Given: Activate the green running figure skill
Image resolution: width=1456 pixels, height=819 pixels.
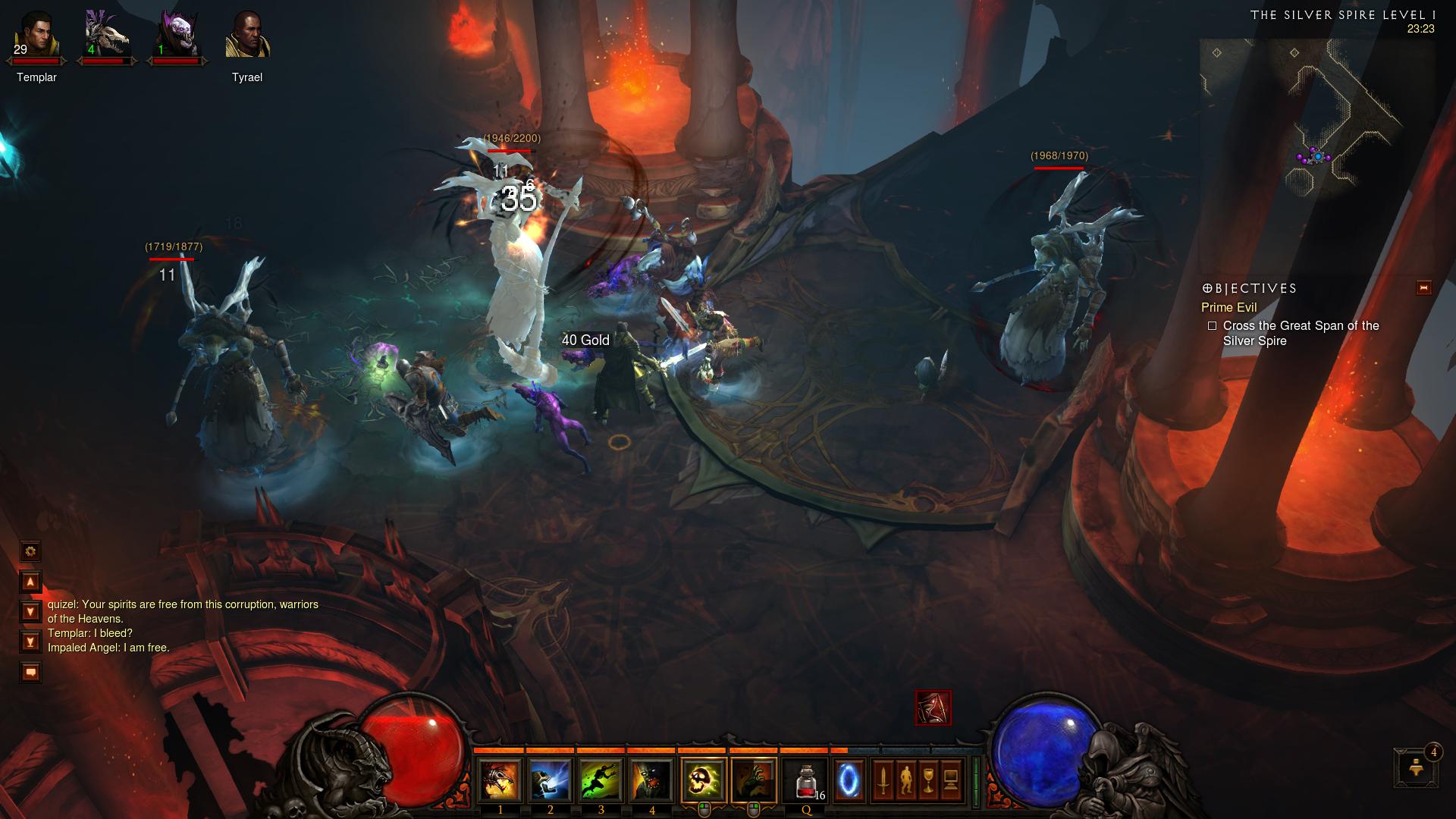Looking at the screenshot, I should click(601, 780).
